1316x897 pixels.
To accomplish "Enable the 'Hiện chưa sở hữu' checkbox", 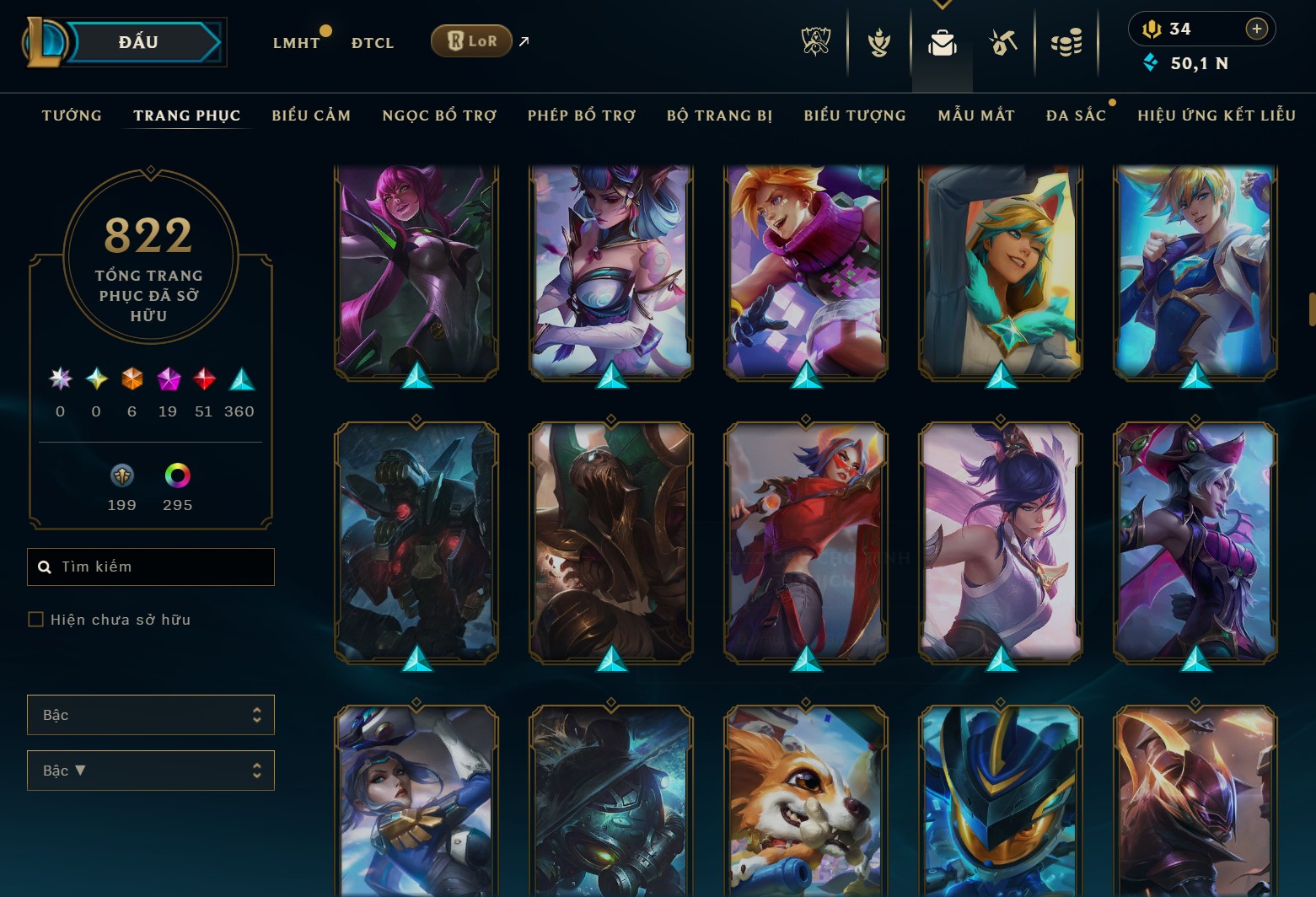I will coord(35,619).
